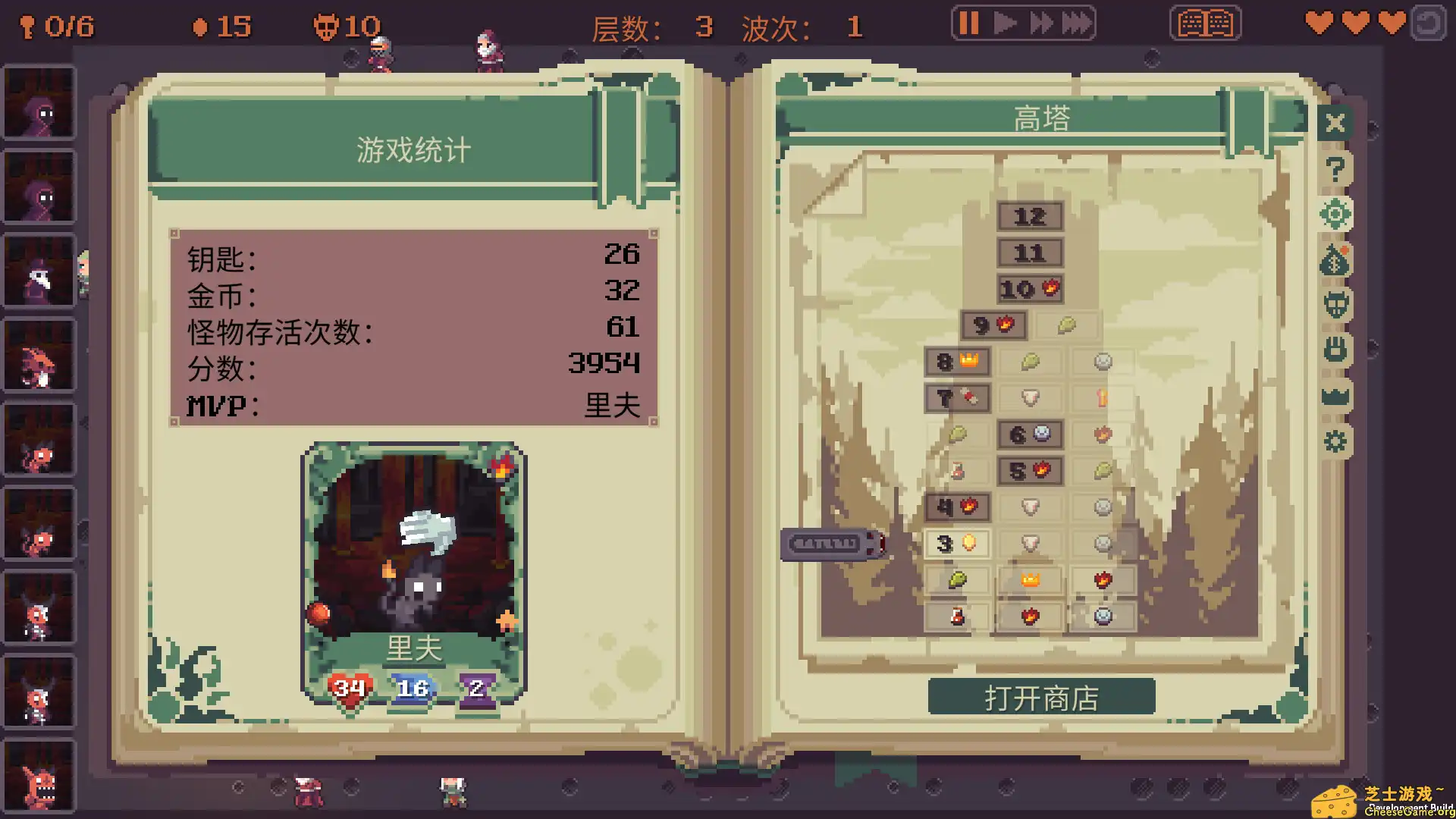The height and width of the screenshot is (819, 1456).
Task: Click the single play arrow to resume speed
Action: coord(1005,23)
